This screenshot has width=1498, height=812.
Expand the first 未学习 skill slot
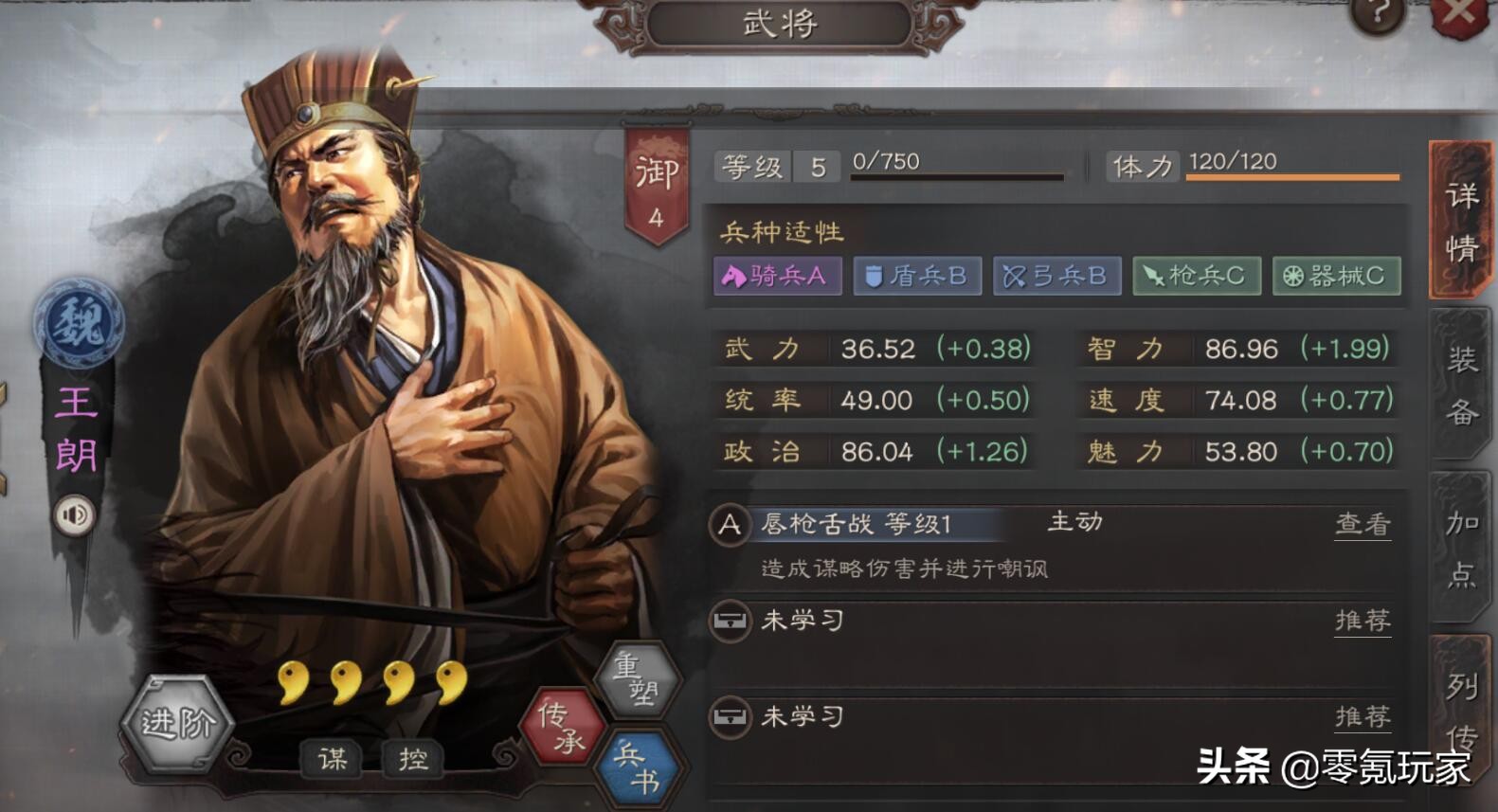(801, 623)
